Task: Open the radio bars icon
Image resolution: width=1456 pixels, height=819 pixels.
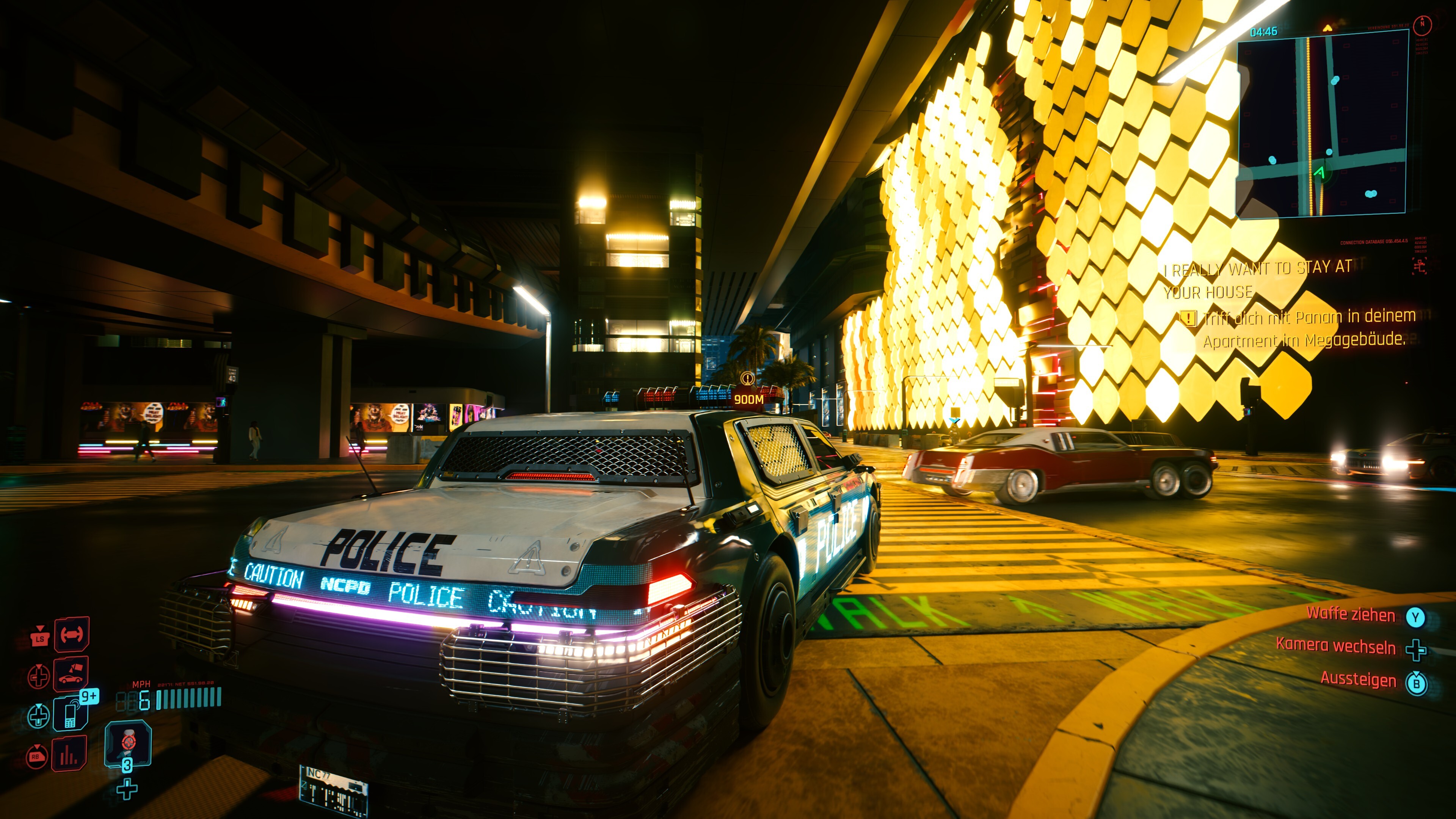Action: (69, 754)
